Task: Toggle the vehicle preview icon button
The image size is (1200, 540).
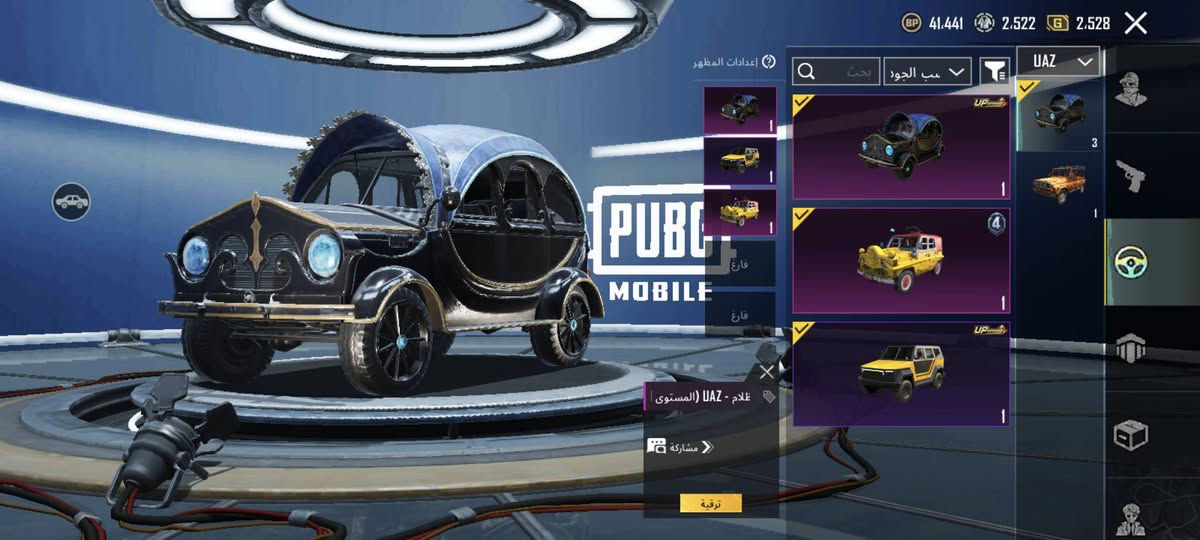Action: (71, 202)
